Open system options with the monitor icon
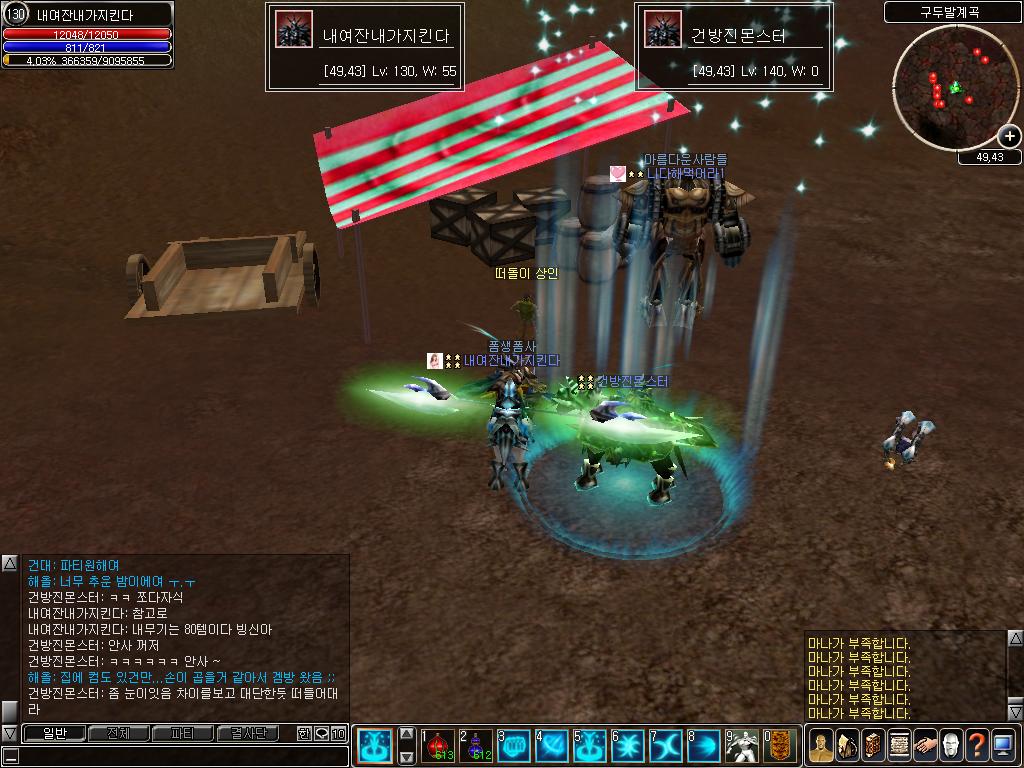The image size is (1024, 768). click(1004, 745)
